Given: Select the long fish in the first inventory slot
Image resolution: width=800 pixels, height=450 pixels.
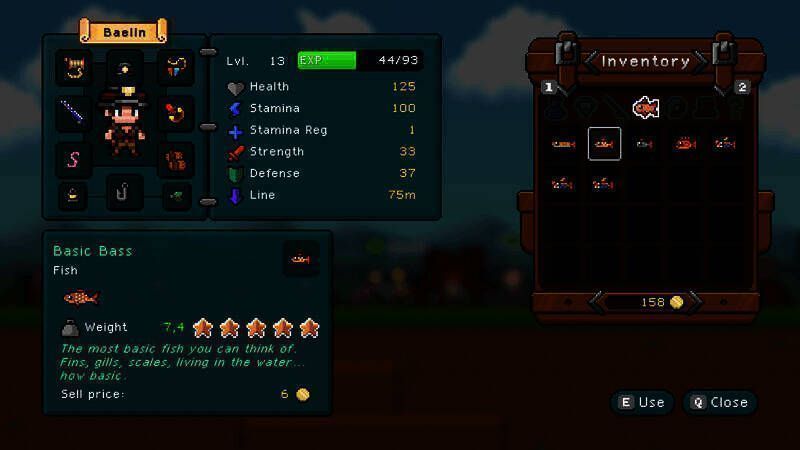Looking at the screenshot, I should click(563, 144).
